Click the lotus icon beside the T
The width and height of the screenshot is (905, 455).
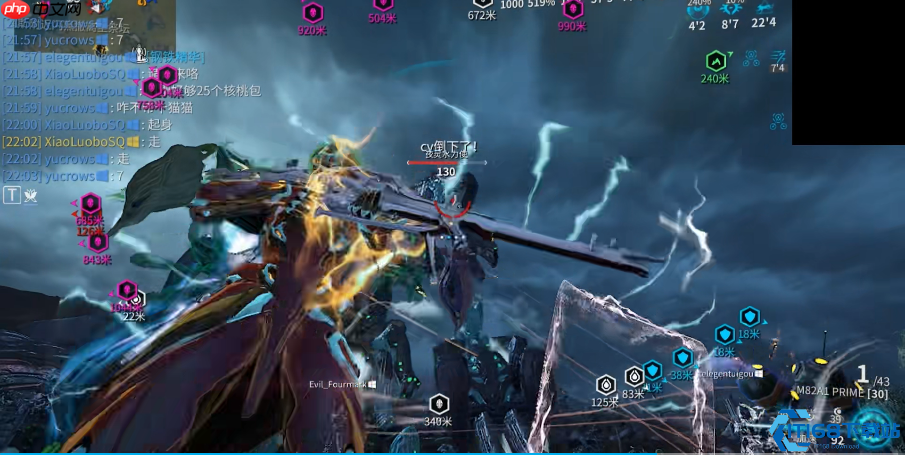[31, 196]
